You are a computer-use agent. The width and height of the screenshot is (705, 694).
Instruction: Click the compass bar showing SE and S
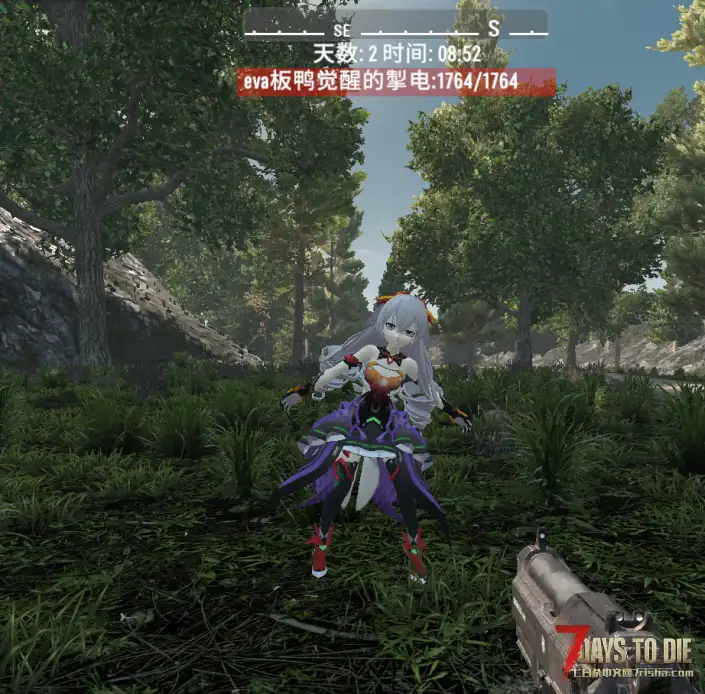(x=395, y=25)
